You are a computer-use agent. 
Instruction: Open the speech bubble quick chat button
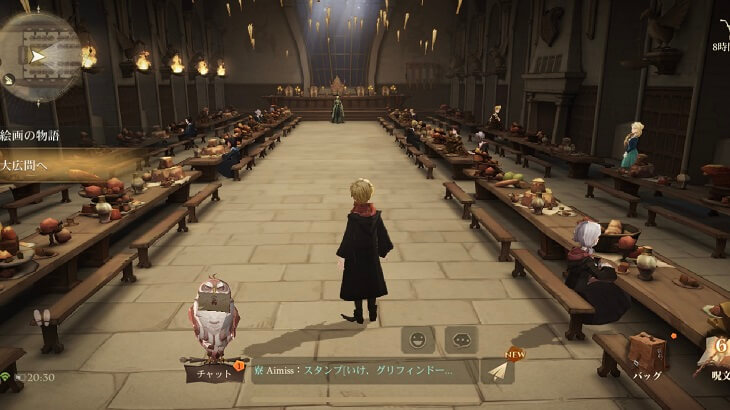461,339
